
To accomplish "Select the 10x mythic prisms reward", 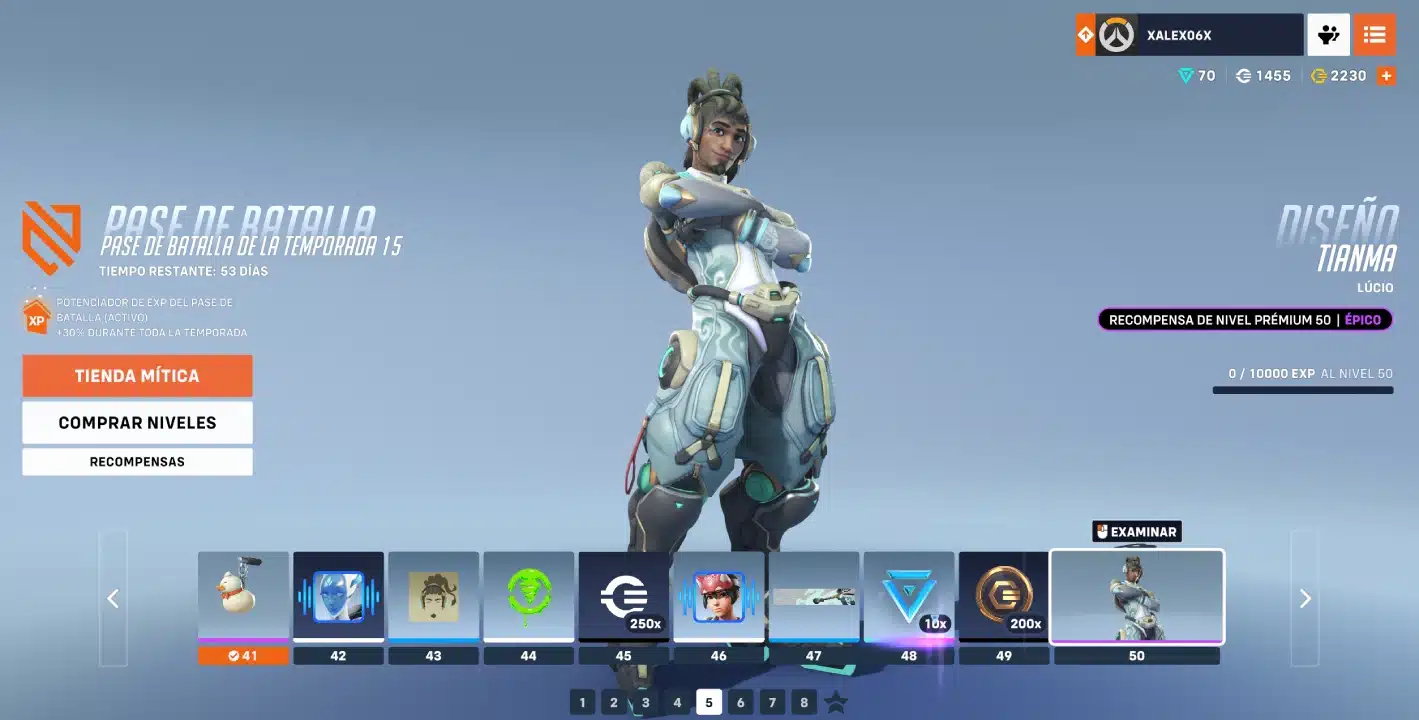I will [908, 597].
